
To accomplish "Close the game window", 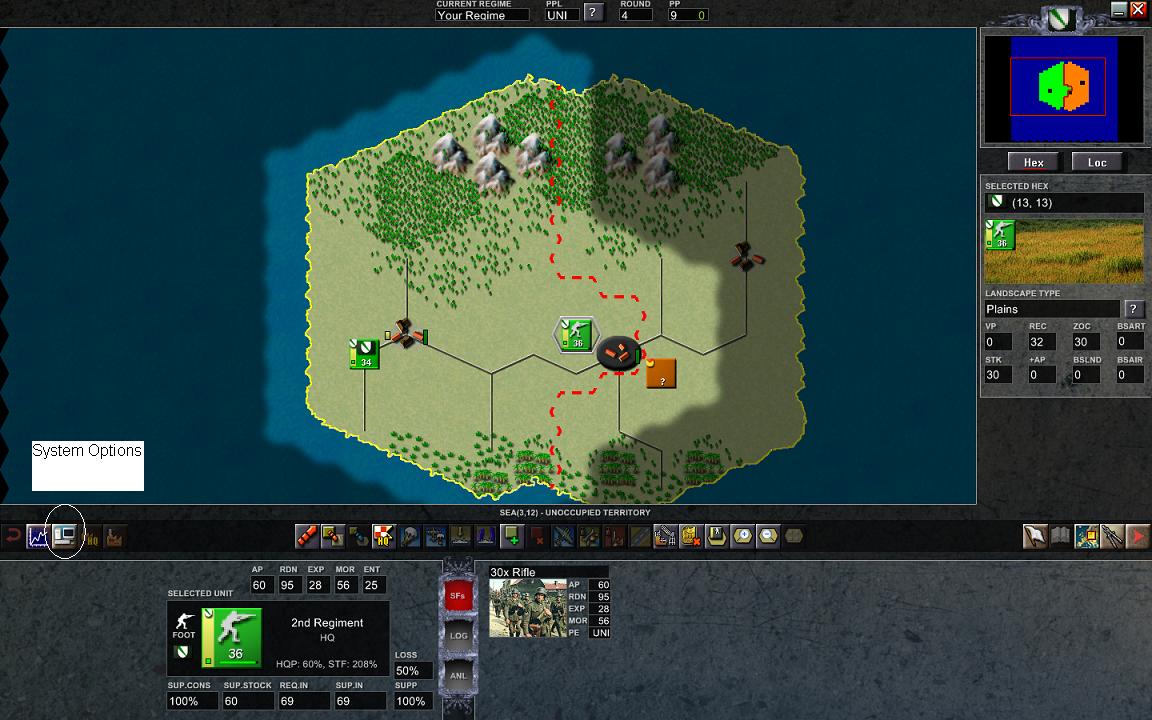I will click(x=1138, y=10).
